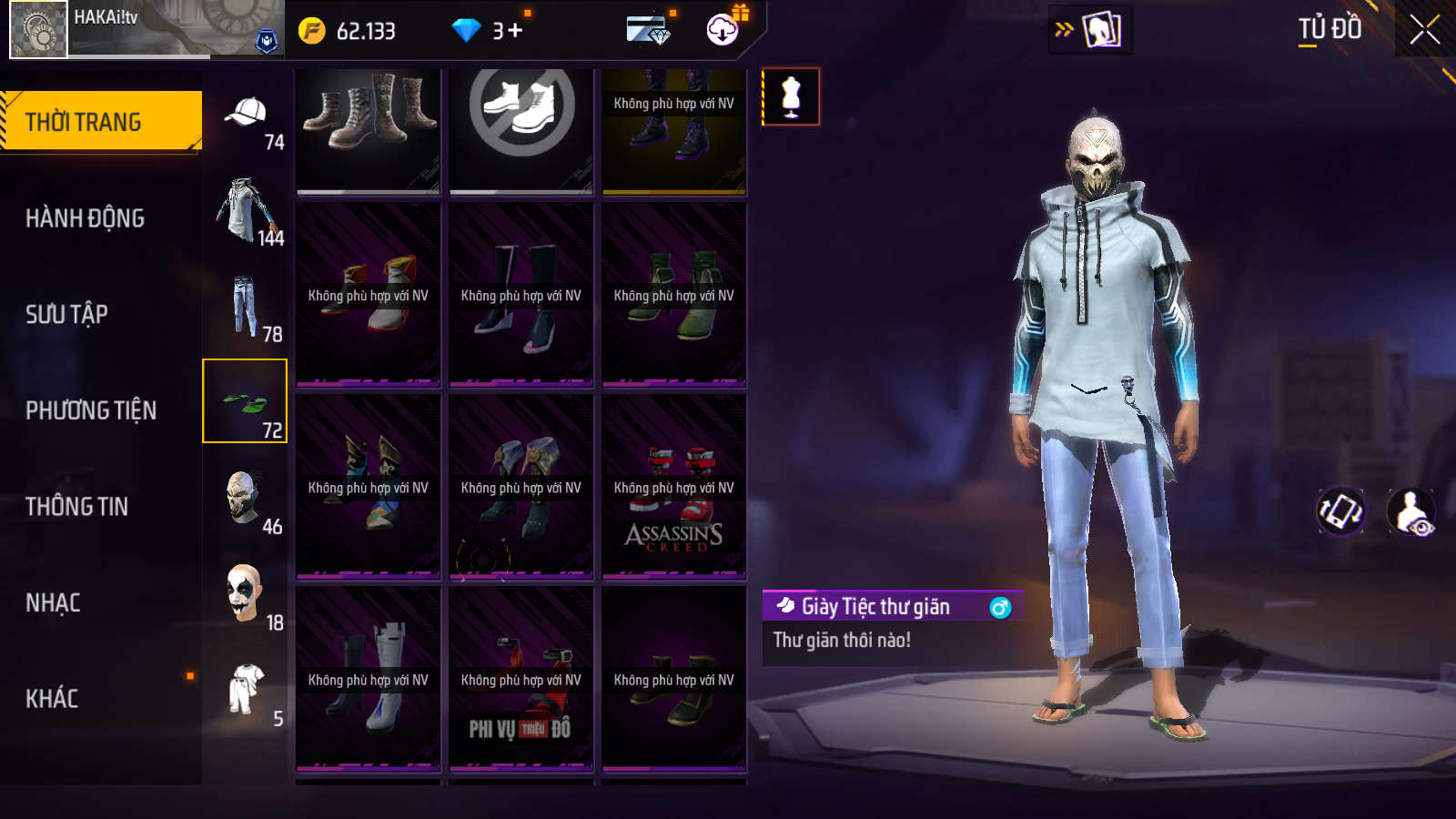This screenshot has width=1456, height=819.
Task: Select the white outfit set category
Action: point(246,690)
